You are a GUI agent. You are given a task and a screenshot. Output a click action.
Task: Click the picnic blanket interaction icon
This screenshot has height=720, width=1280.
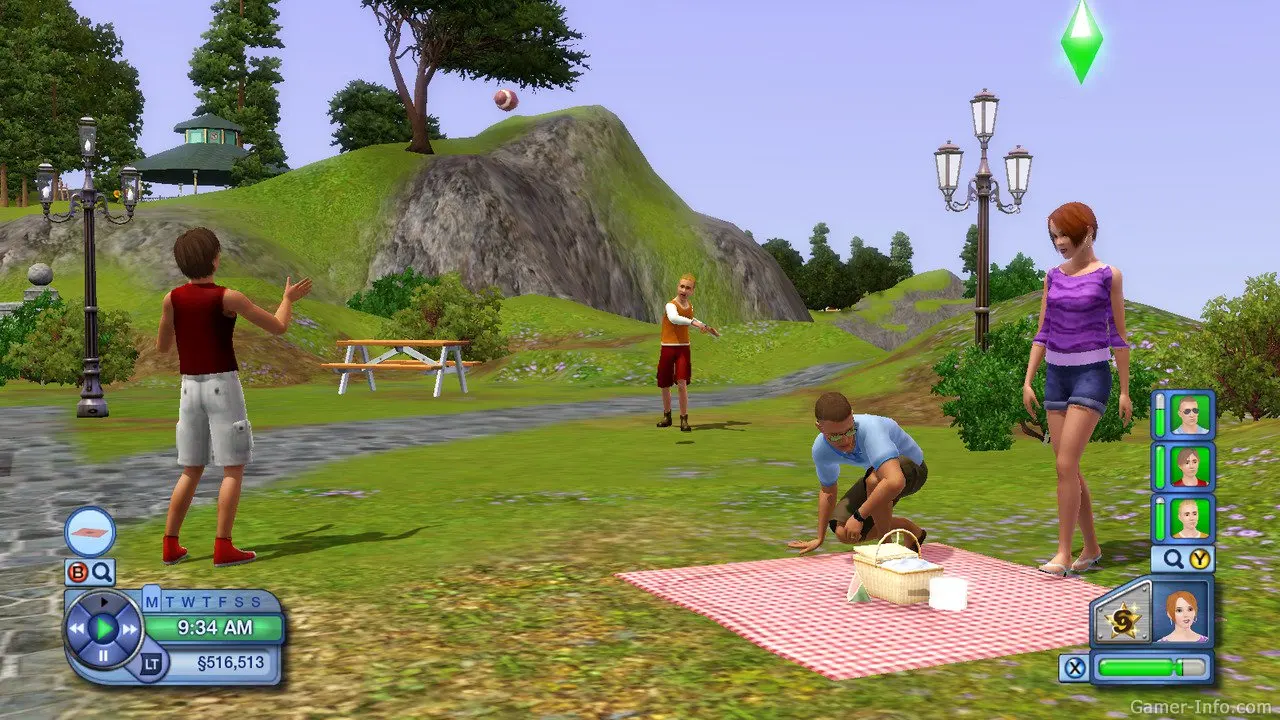point(90,532)
